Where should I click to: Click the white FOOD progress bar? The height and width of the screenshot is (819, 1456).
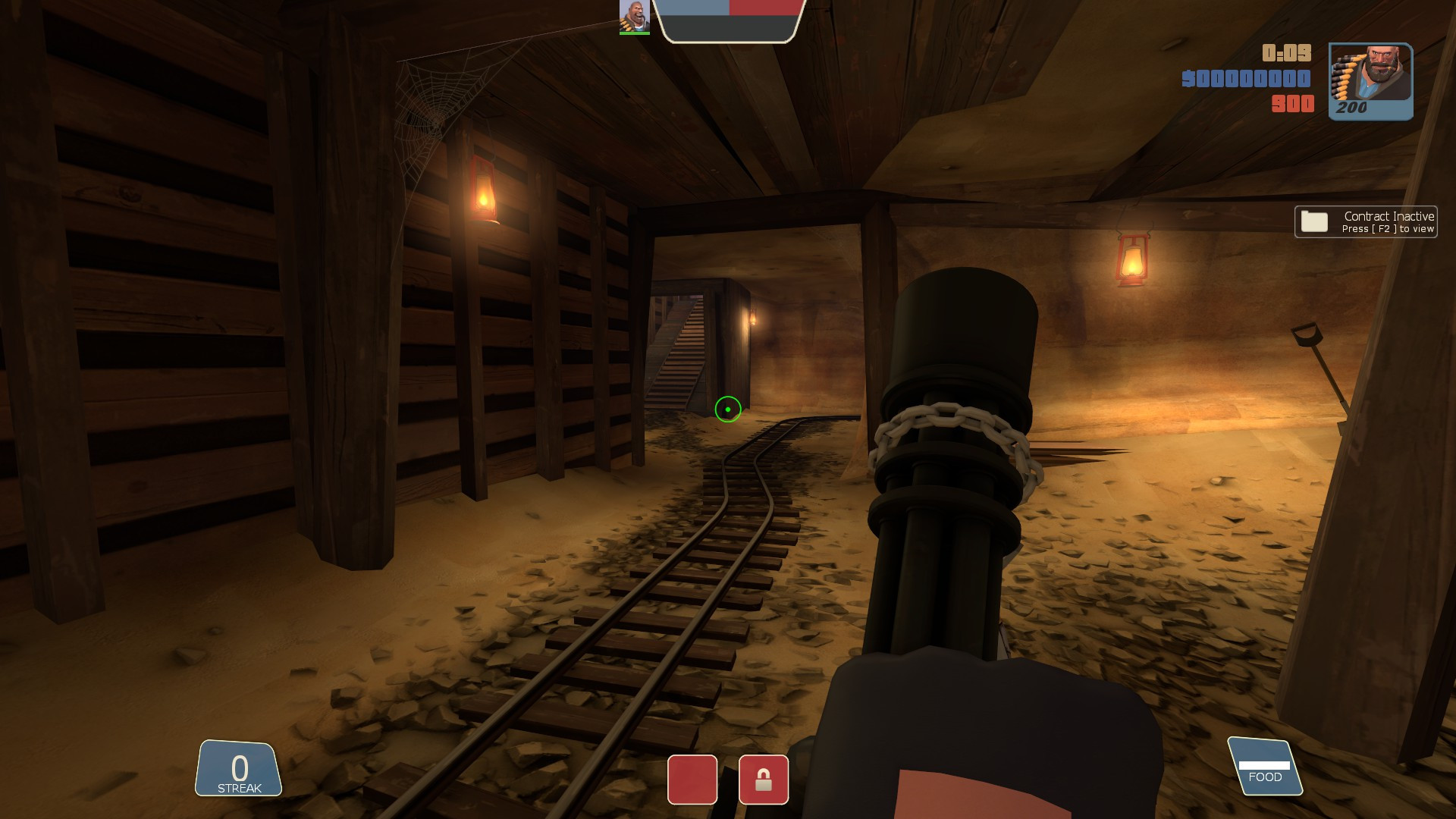click(x=1265, y=764)
